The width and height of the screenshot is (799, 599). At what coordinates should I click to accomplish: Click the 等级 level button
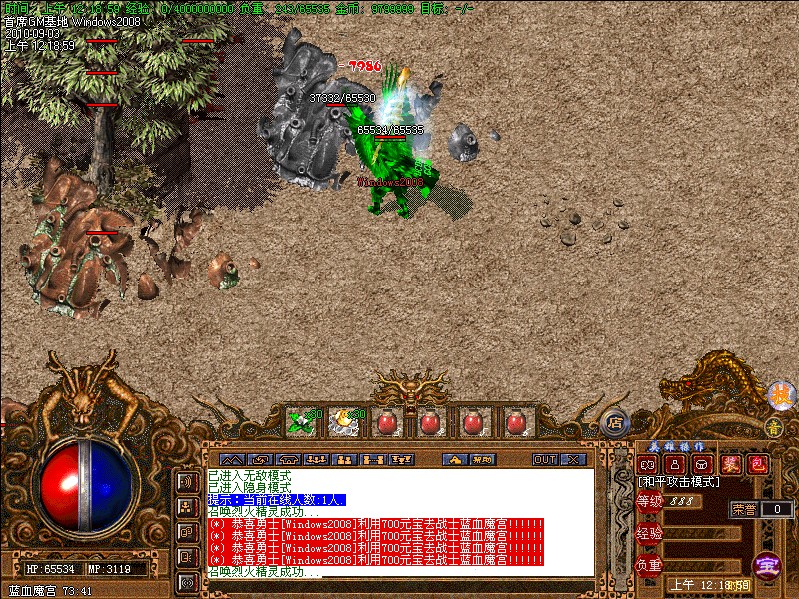tap(649, 501)
